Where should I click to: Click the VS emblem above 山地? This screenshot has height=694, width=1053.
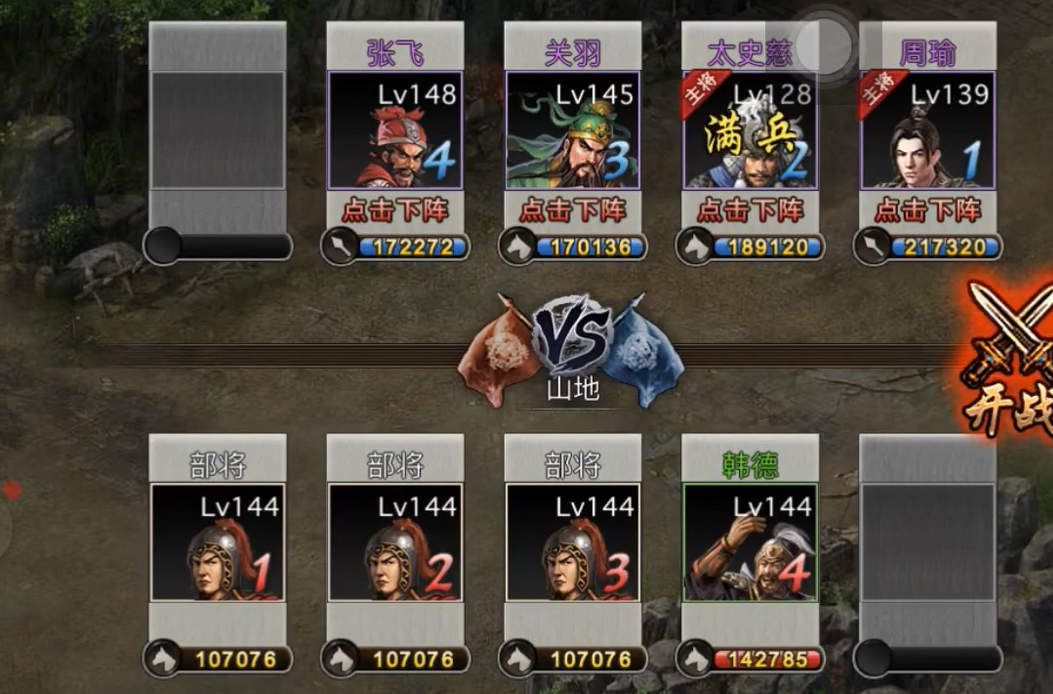(x=572, y=335)
